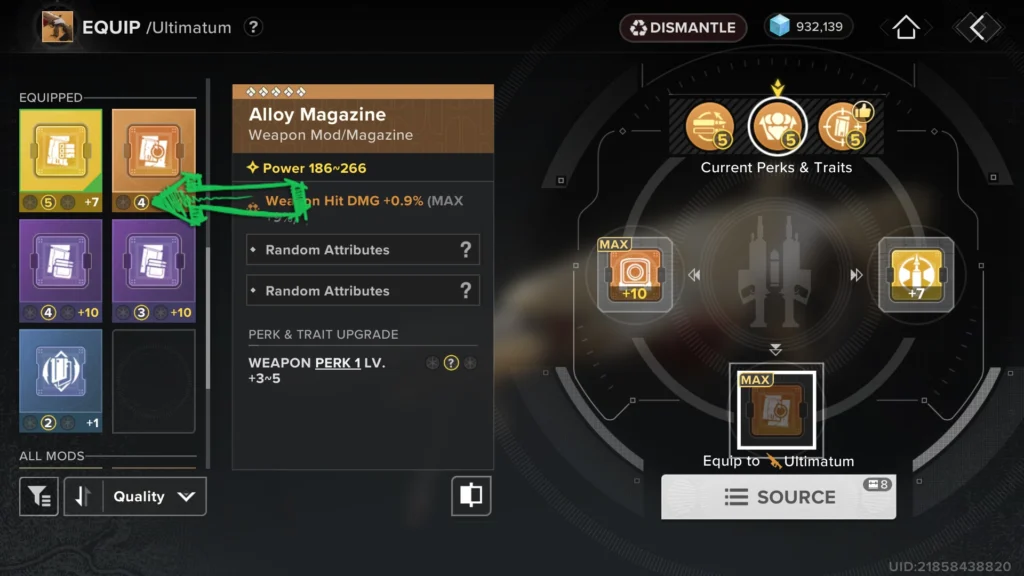
Task: Go to the home screen
Action: tap(905, 28)
